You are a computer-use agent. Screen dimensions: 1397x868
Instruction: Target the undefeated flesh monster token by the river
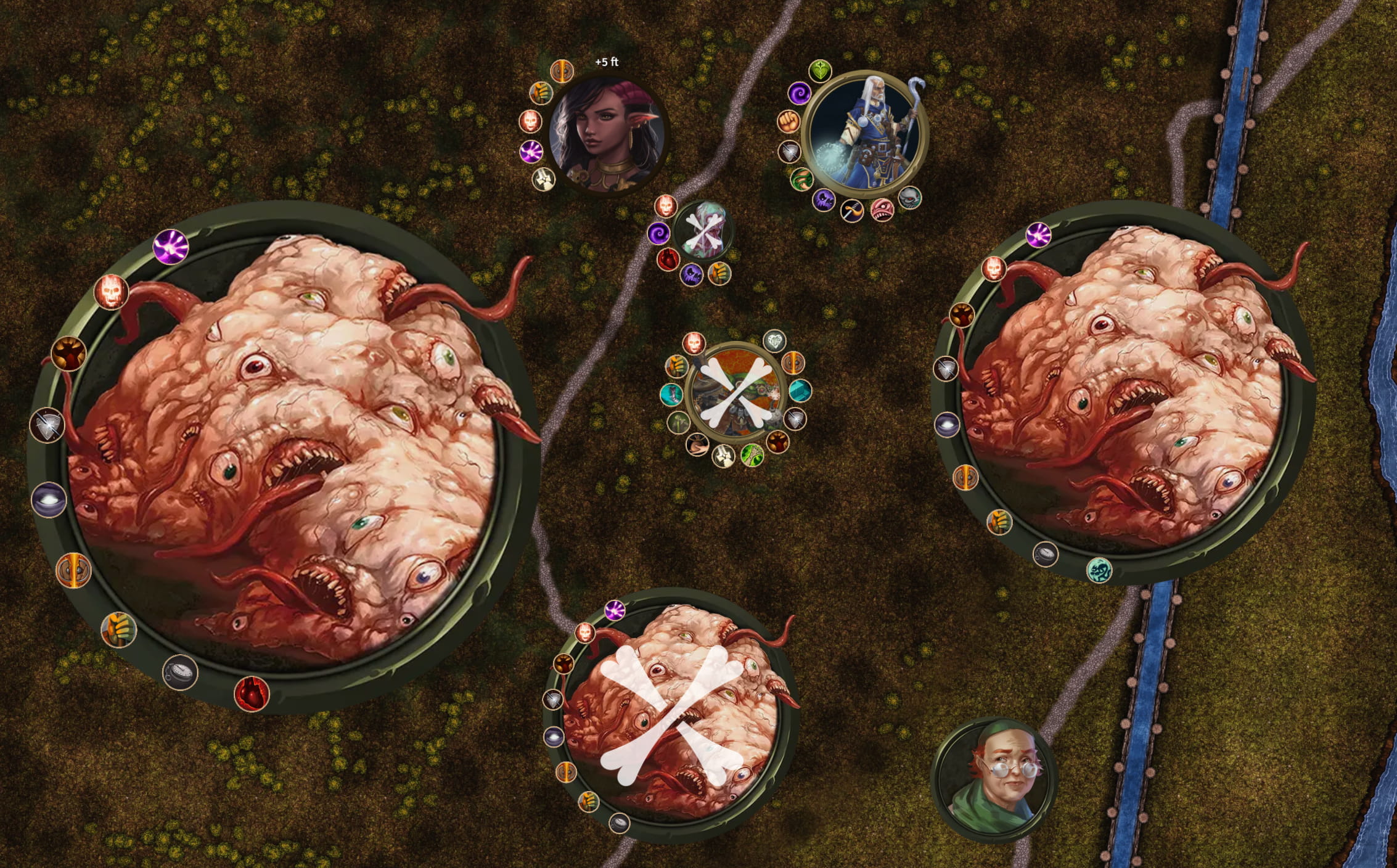(x=1124, y=392)
